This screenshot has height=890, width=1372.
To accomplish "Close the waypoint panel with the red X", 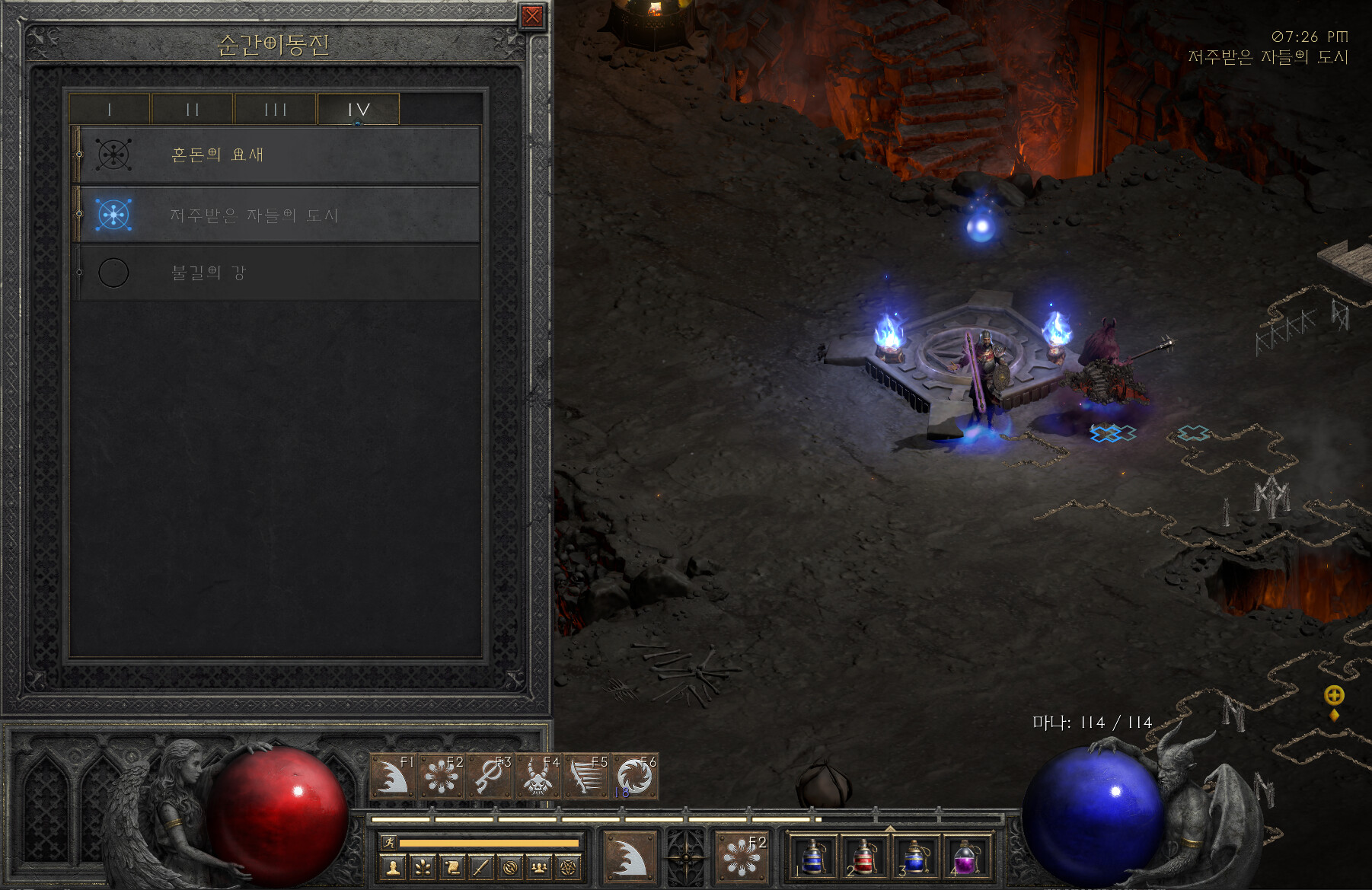I will tap(531, 16).
